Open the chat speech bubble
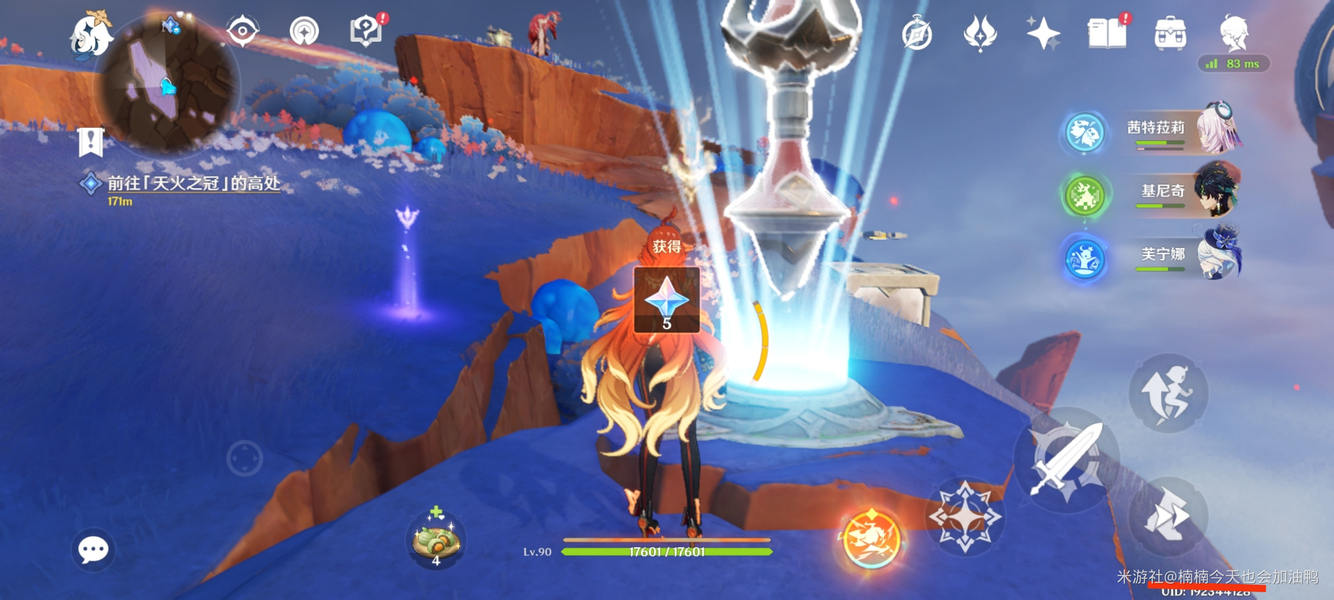Image resolution: width=1334 pixels, height=600 pixels. point(93,549)
